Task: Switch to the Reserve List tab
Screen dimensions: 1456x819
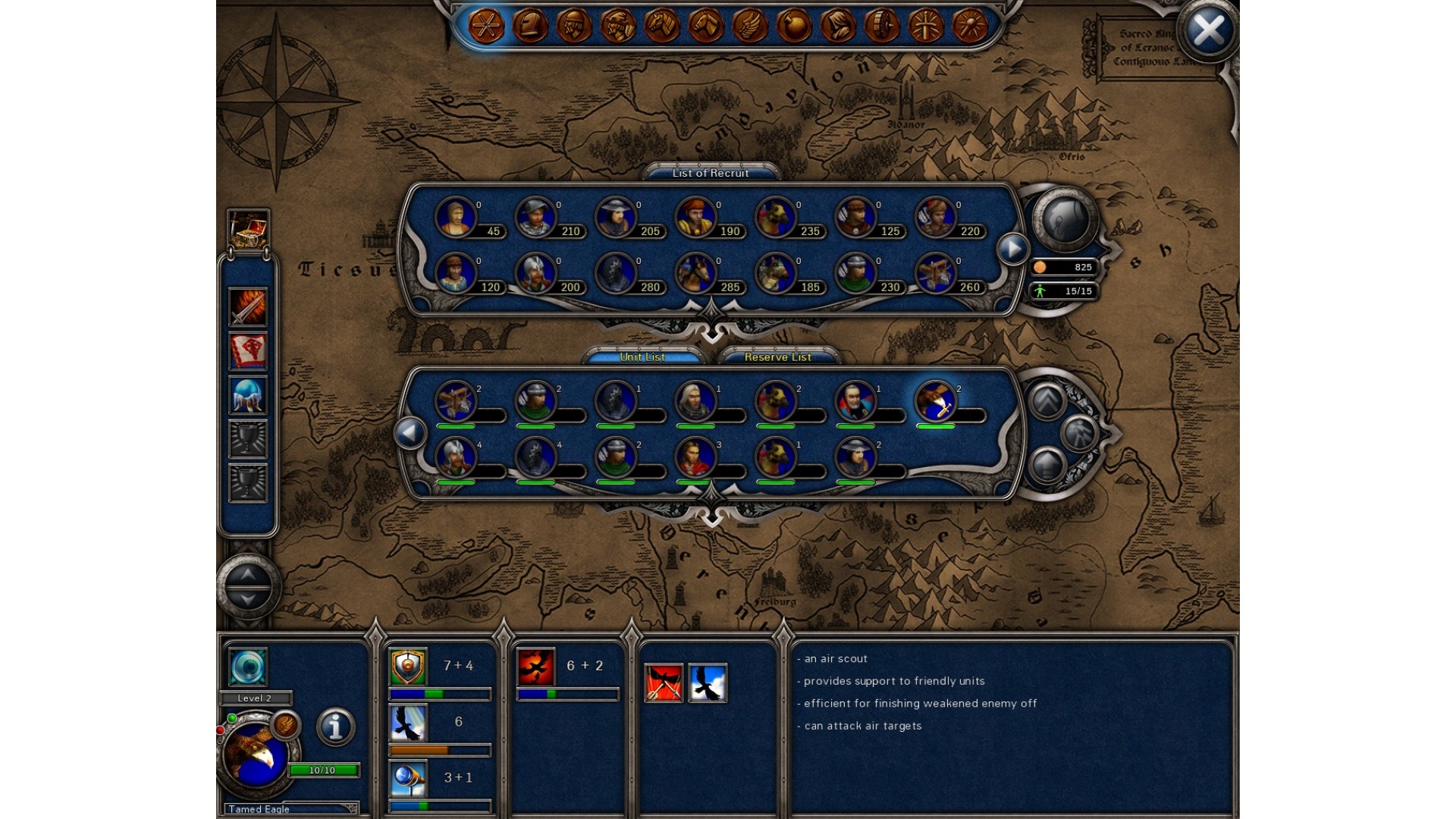Action: [x=777, y=357]
